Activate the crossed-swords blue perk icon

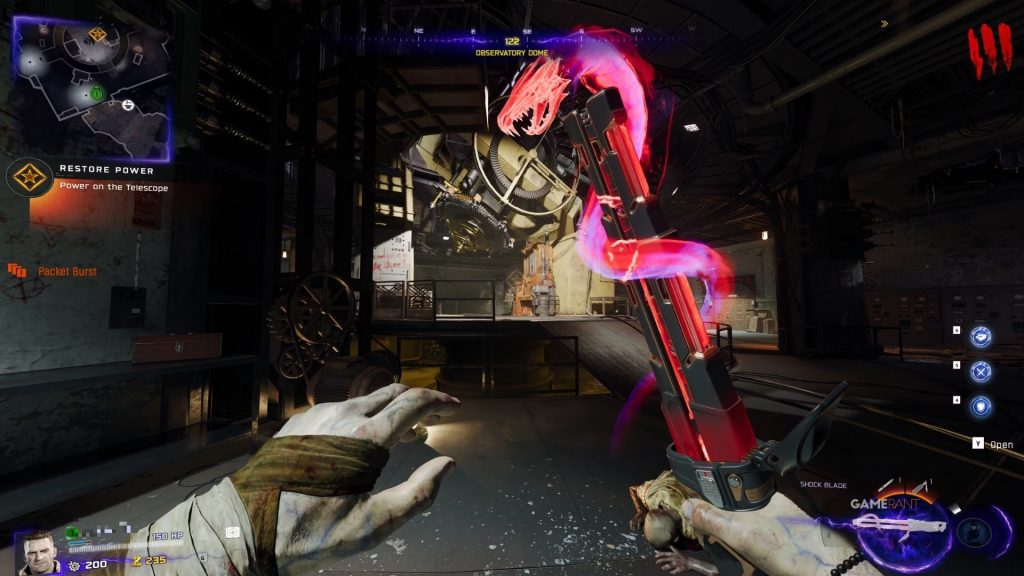(x=981, y=372)
